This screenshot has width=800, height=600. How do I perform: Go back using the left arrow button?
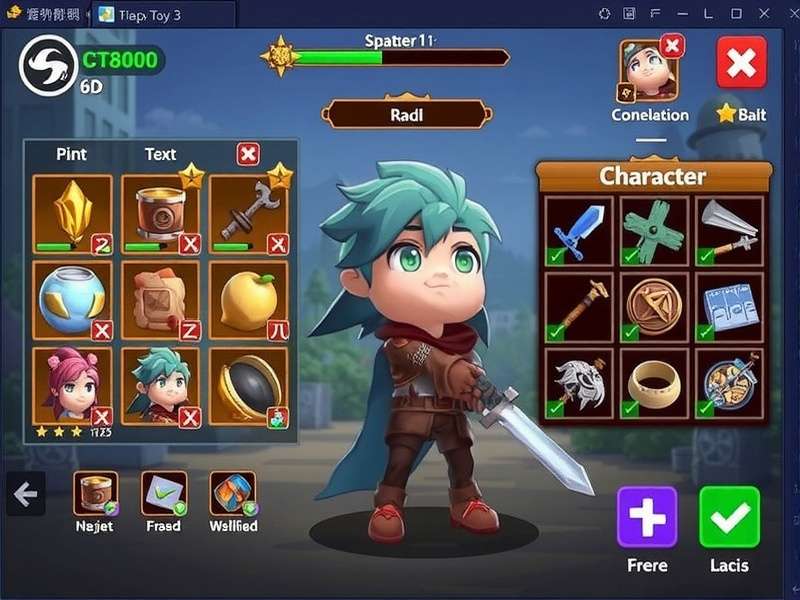[25, 493]
